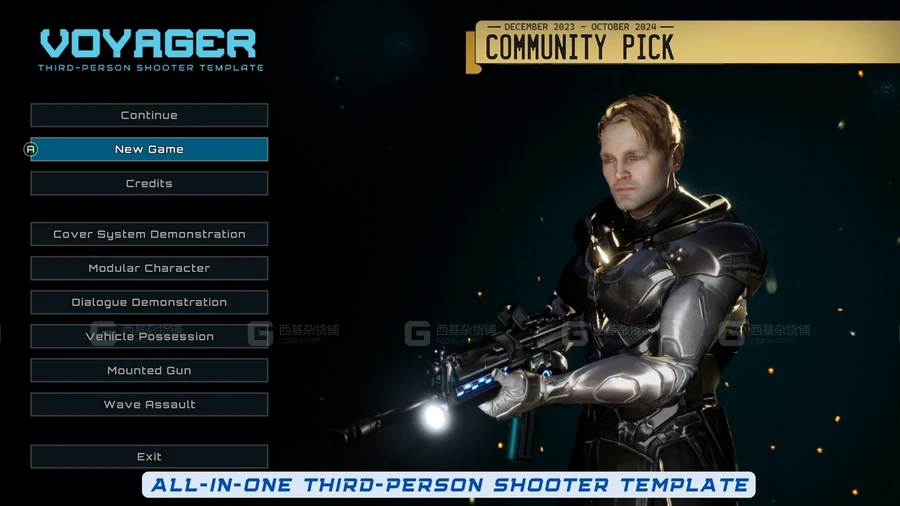Start a New Game
900x506 pixels.
[x=149, y=149]
